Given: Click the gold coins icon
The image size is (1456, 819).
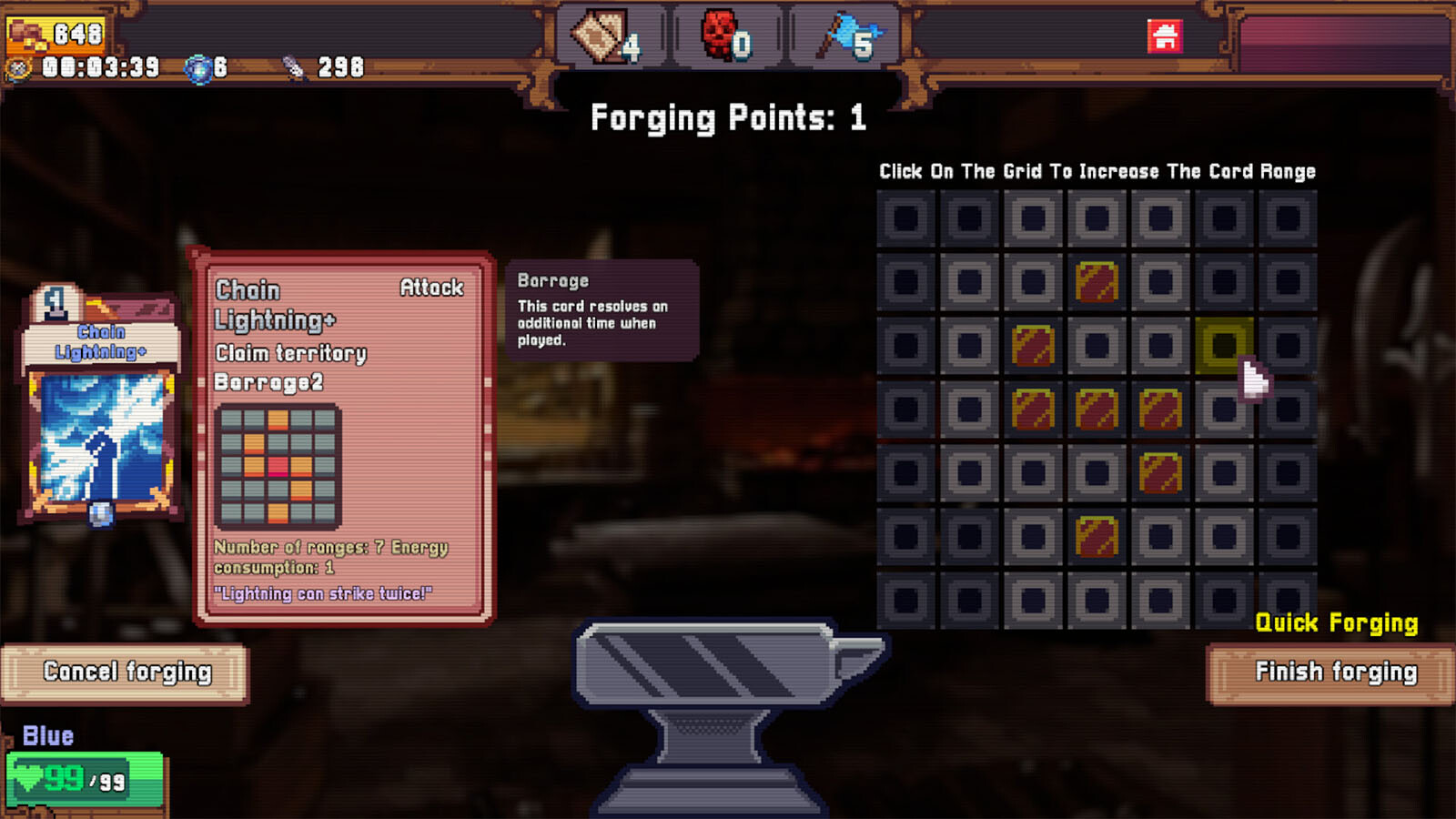Looking at the screenshot, I should pyautogui.click(x=27, y=35).
